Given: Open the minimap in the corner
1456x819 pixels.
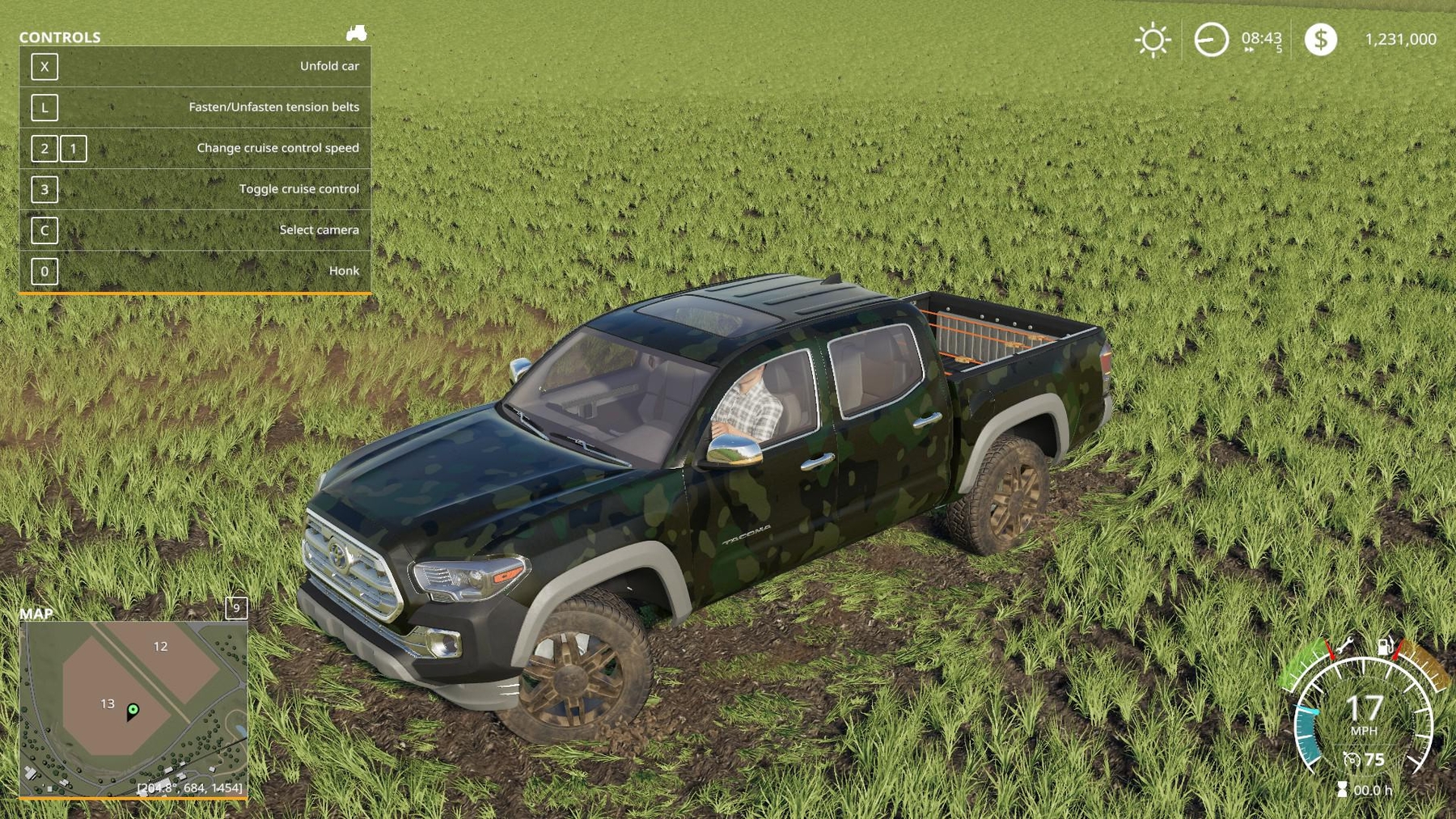Looking at the screenshot, I should [133, 710].
